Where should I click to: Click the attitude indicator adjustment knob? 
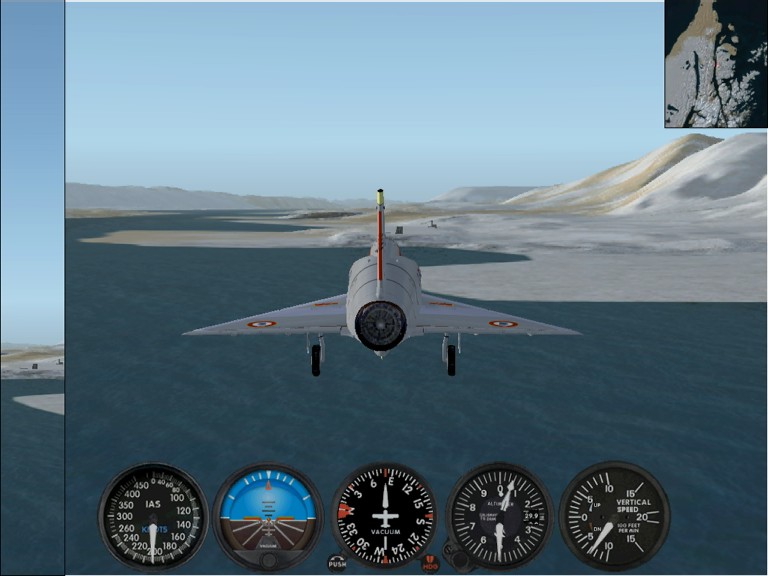(268, 560)
